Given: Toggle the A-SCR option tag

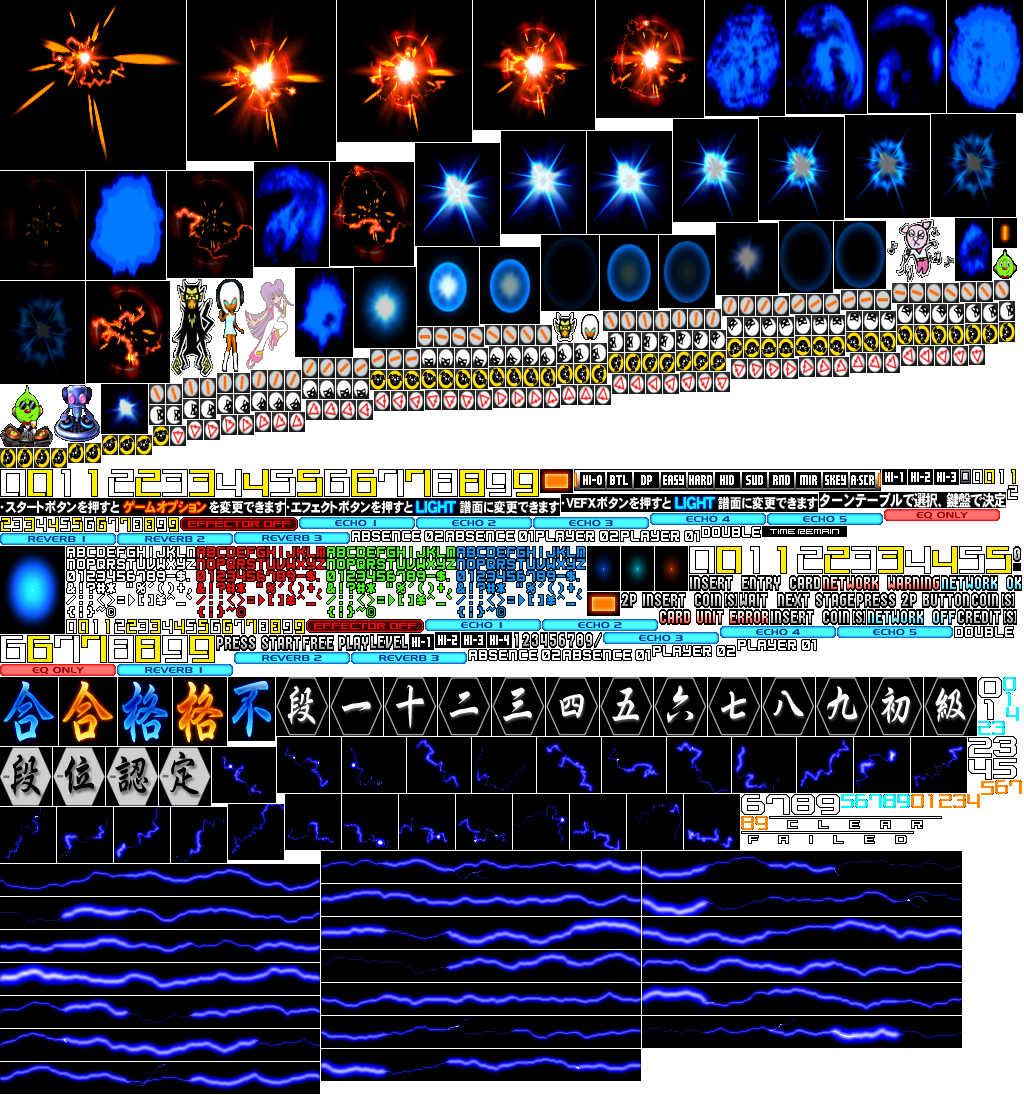Looking at the screenshot, I should (862, 480).
